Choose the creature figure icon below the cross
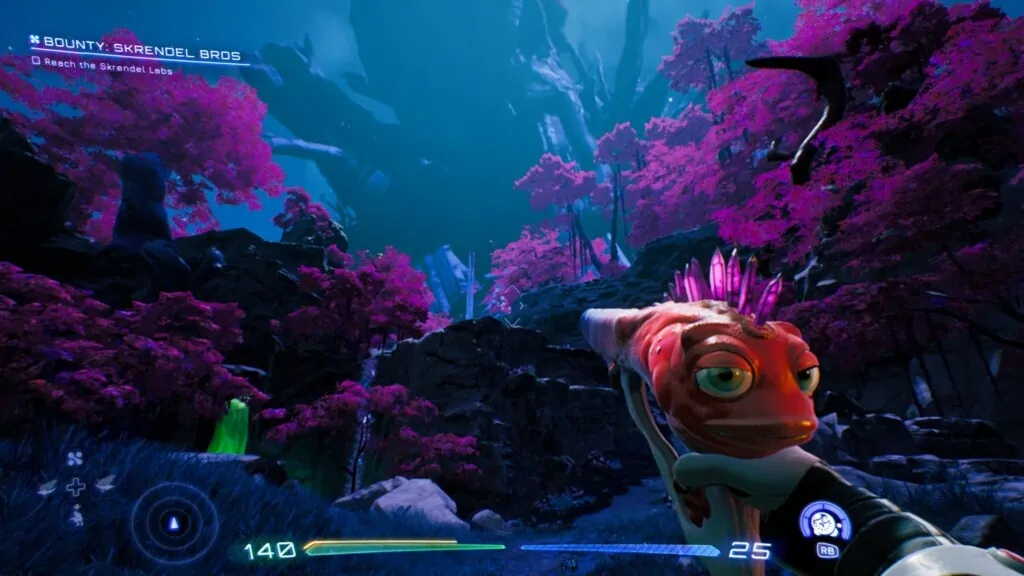Viewport: 1024px width, 576px height. (x=76, y=516)
